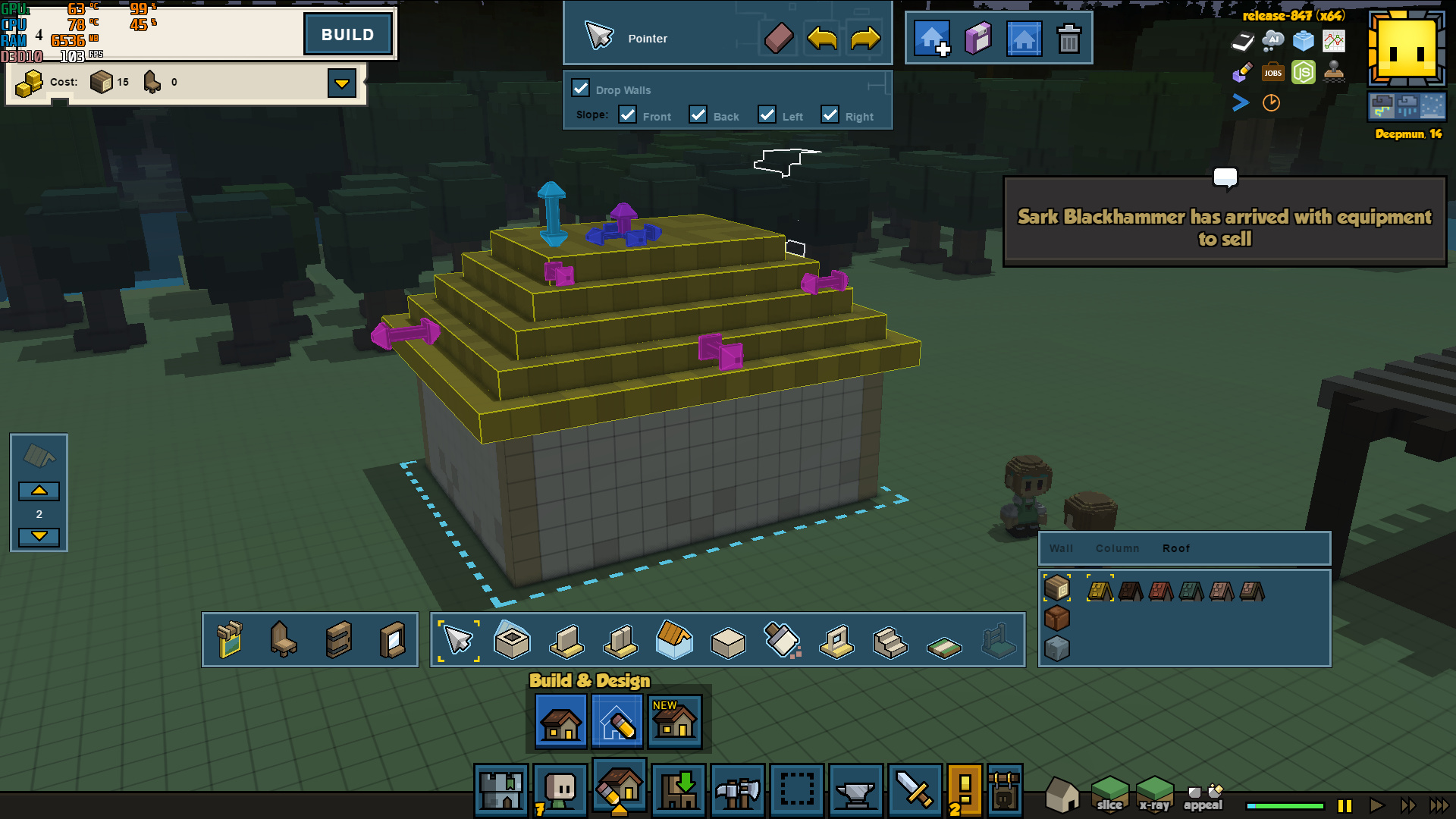Decrease roof level with down arrow

39,536
